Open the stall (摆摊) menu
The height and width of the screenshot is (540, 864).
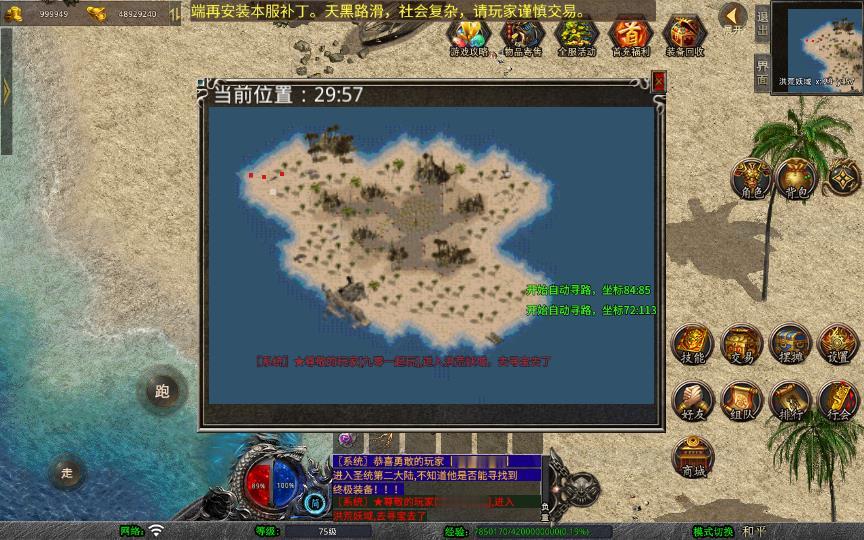pyautogui.click(x=790, y=345)
